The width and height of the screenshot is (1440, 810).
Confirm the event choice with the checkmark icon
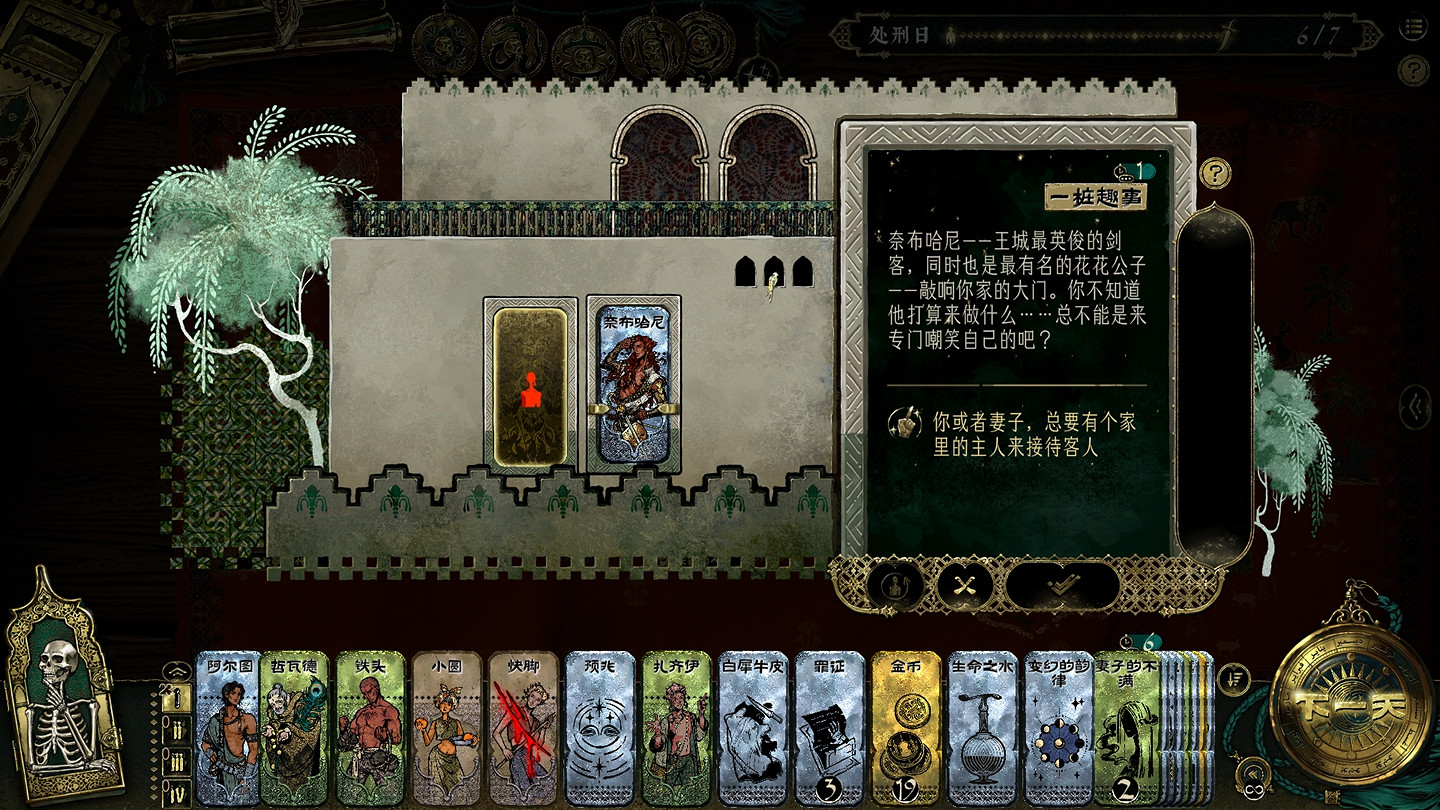click(x=1063, y=585)
